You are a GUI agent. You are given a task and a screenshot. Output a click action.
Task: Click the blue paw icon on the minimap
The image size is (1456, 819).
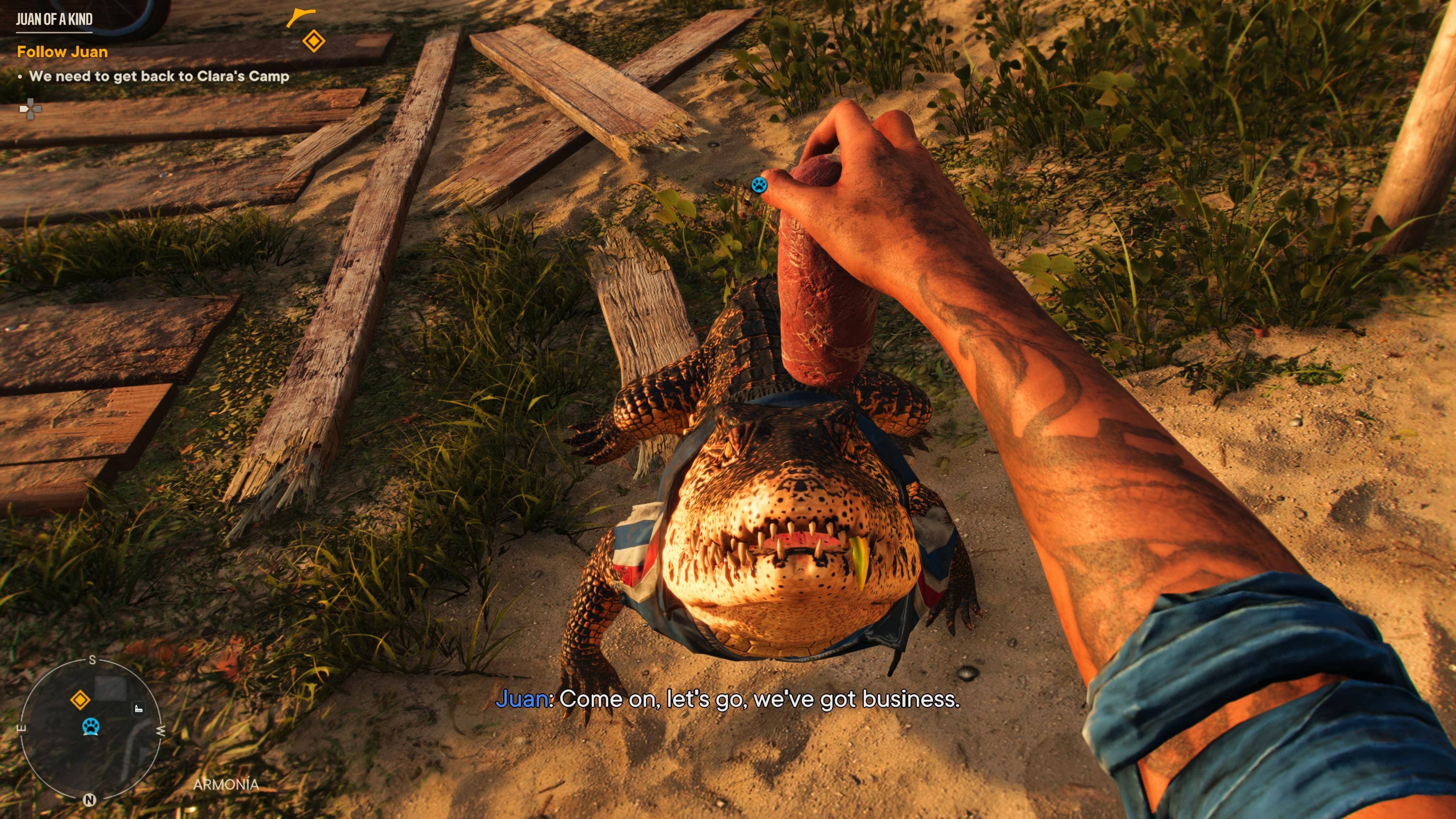[x=91, y=726]
